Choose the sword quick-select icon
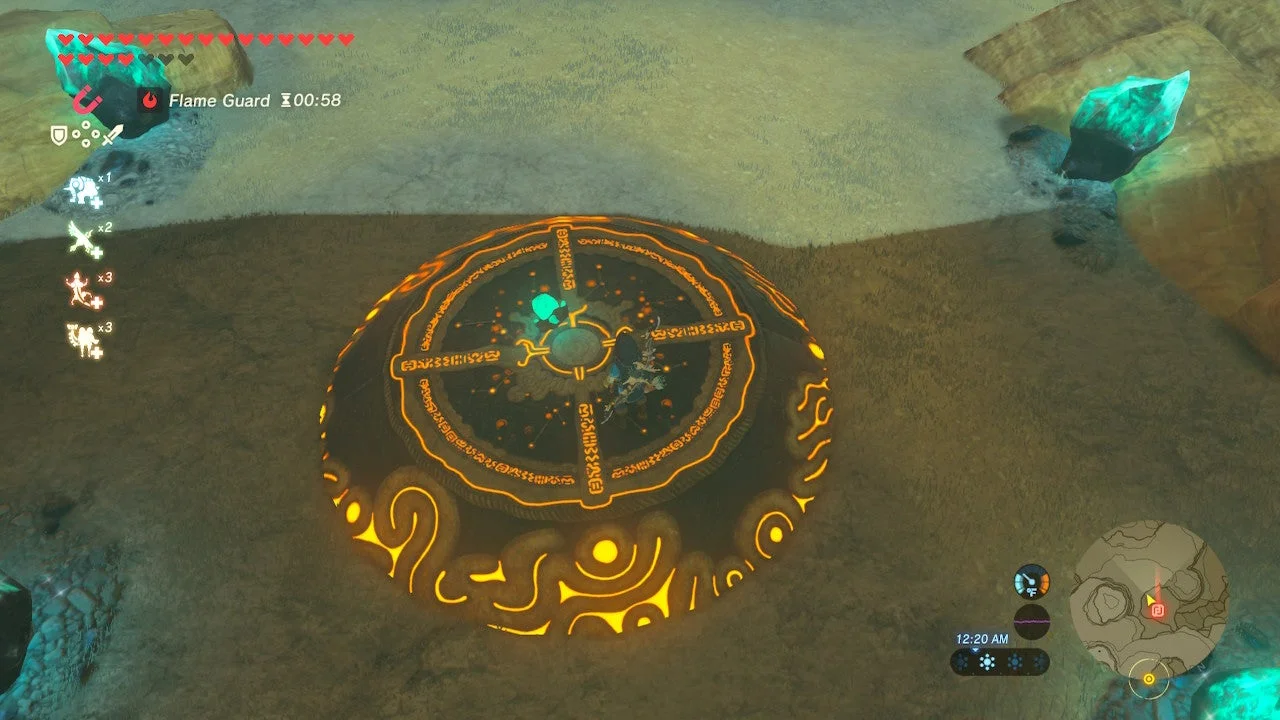Screen dimensions: 1280x720 (x=113, y=134)
